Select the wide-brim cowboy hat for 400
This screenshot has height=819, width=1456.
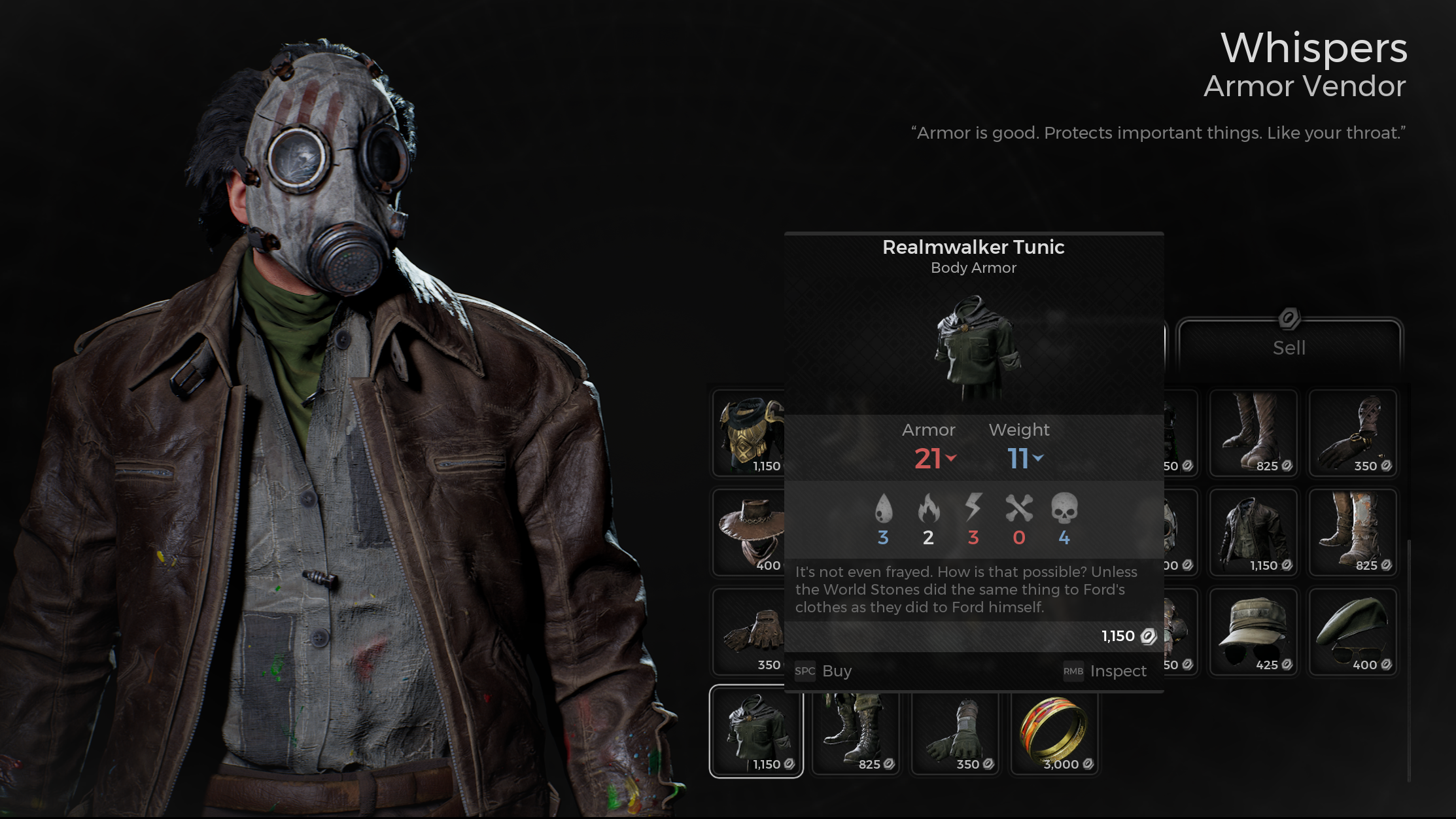tap(750, 532)
